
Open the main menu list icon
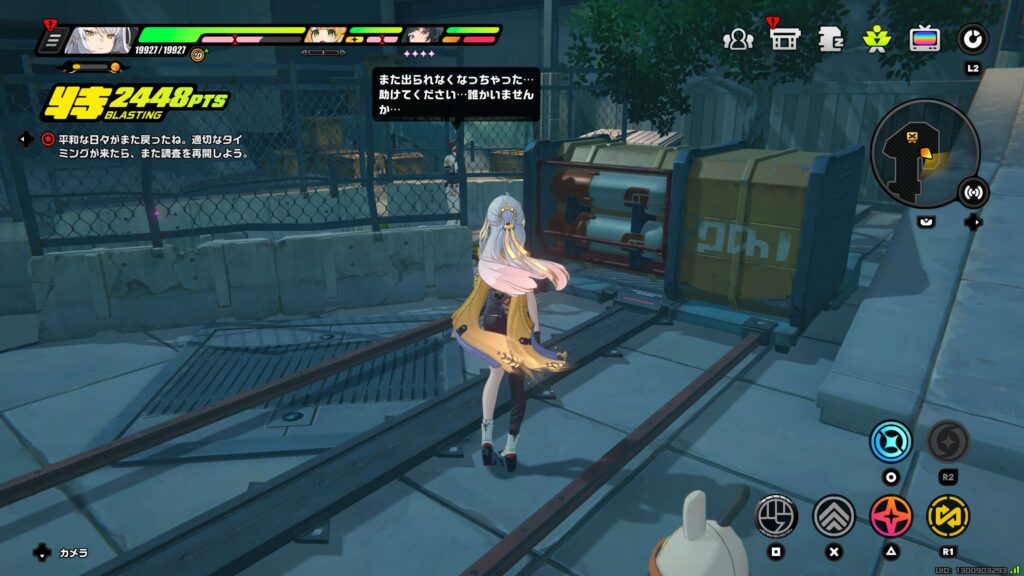click(x=51, y=41)
